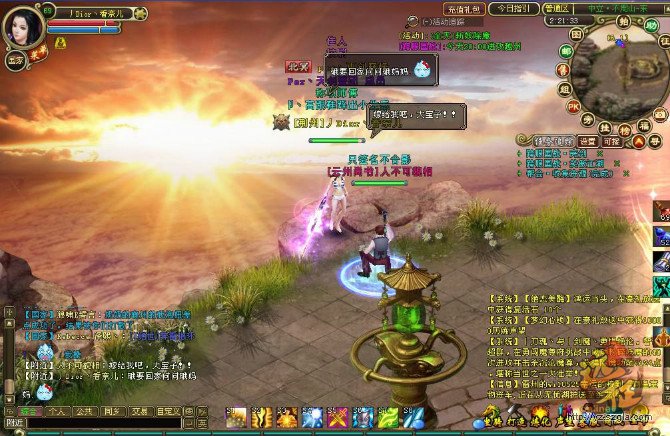Switch to the 综合 chat tab
This screenshot has height=436, width=670.
pos(28,411)
